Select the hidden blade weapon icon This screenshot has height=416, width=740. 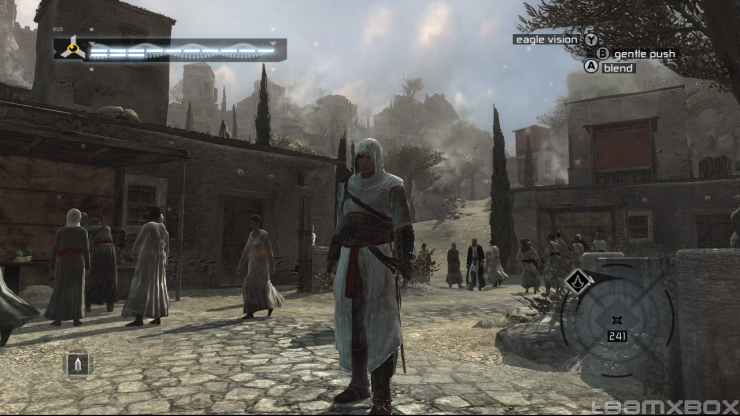[78, 364]
